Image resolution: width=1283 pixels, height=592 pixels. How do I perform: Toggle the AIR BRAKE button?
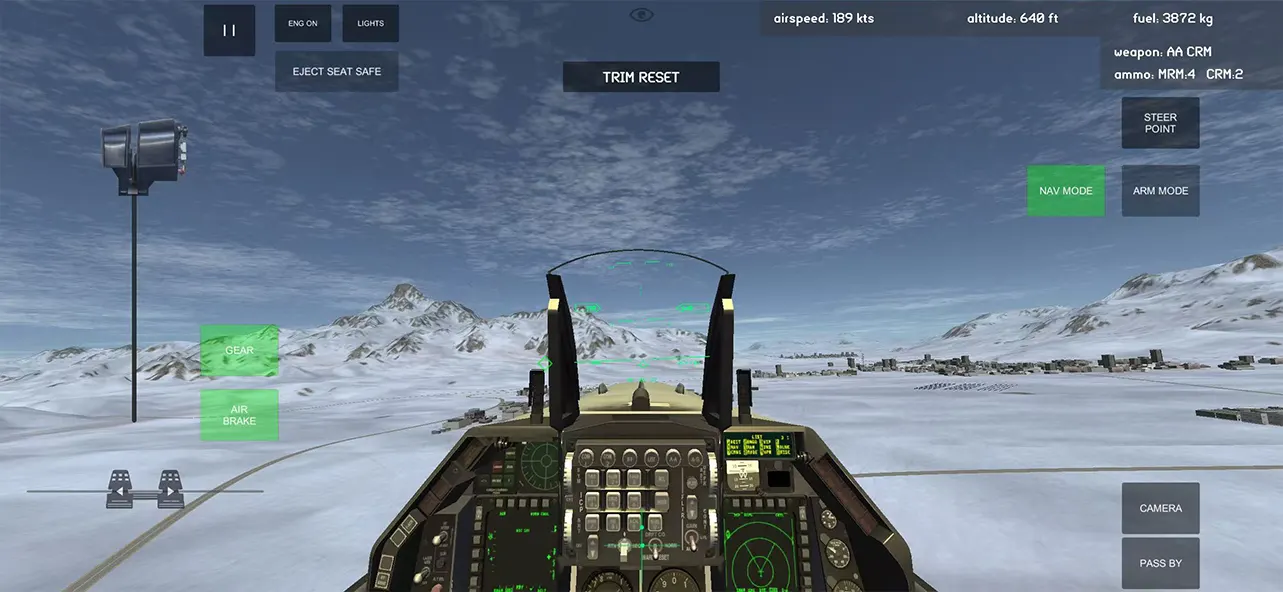click(239, 415)
